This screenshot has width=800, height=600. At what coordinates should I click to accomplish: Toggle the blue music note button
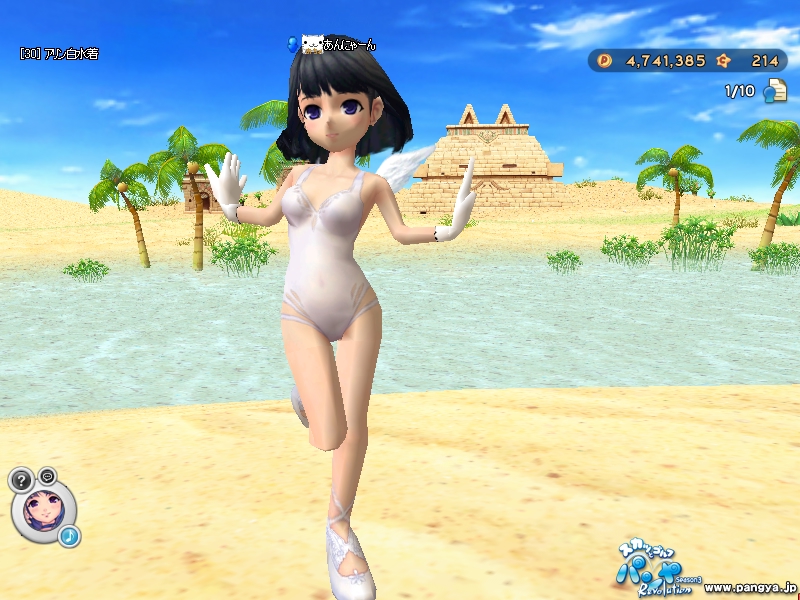tap(69, 536)
